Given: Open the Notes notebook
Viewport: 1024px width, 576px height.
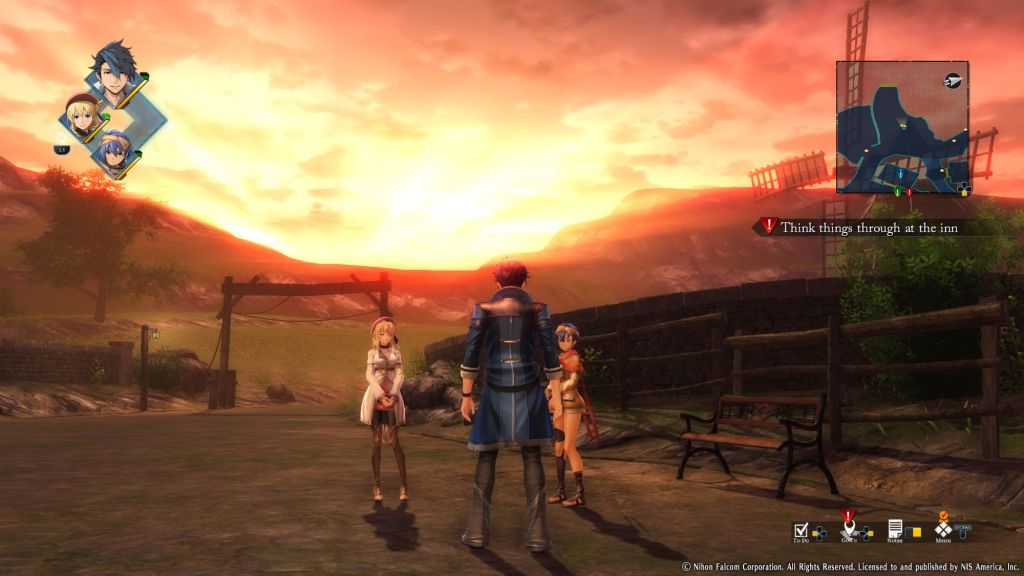Looking at the screenshot, I should (x=895, y=529).
